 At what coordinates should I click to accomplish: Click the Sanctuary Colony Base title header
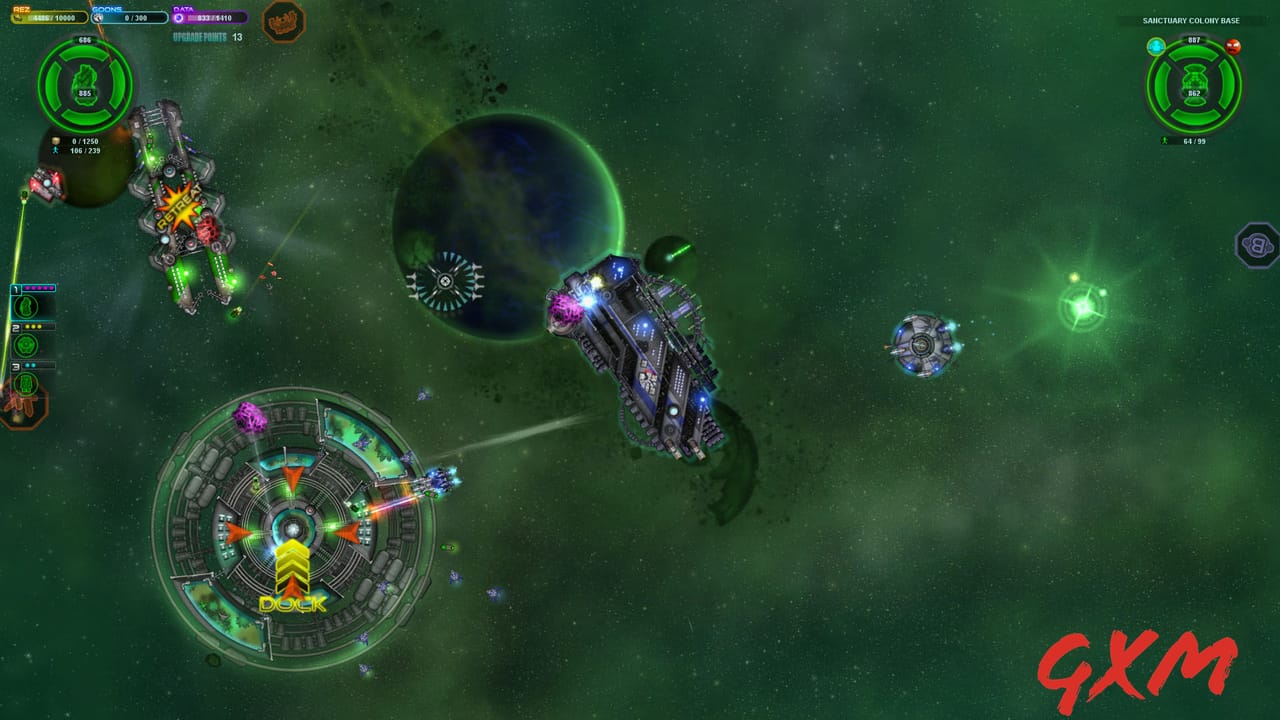coord(1192,21)
